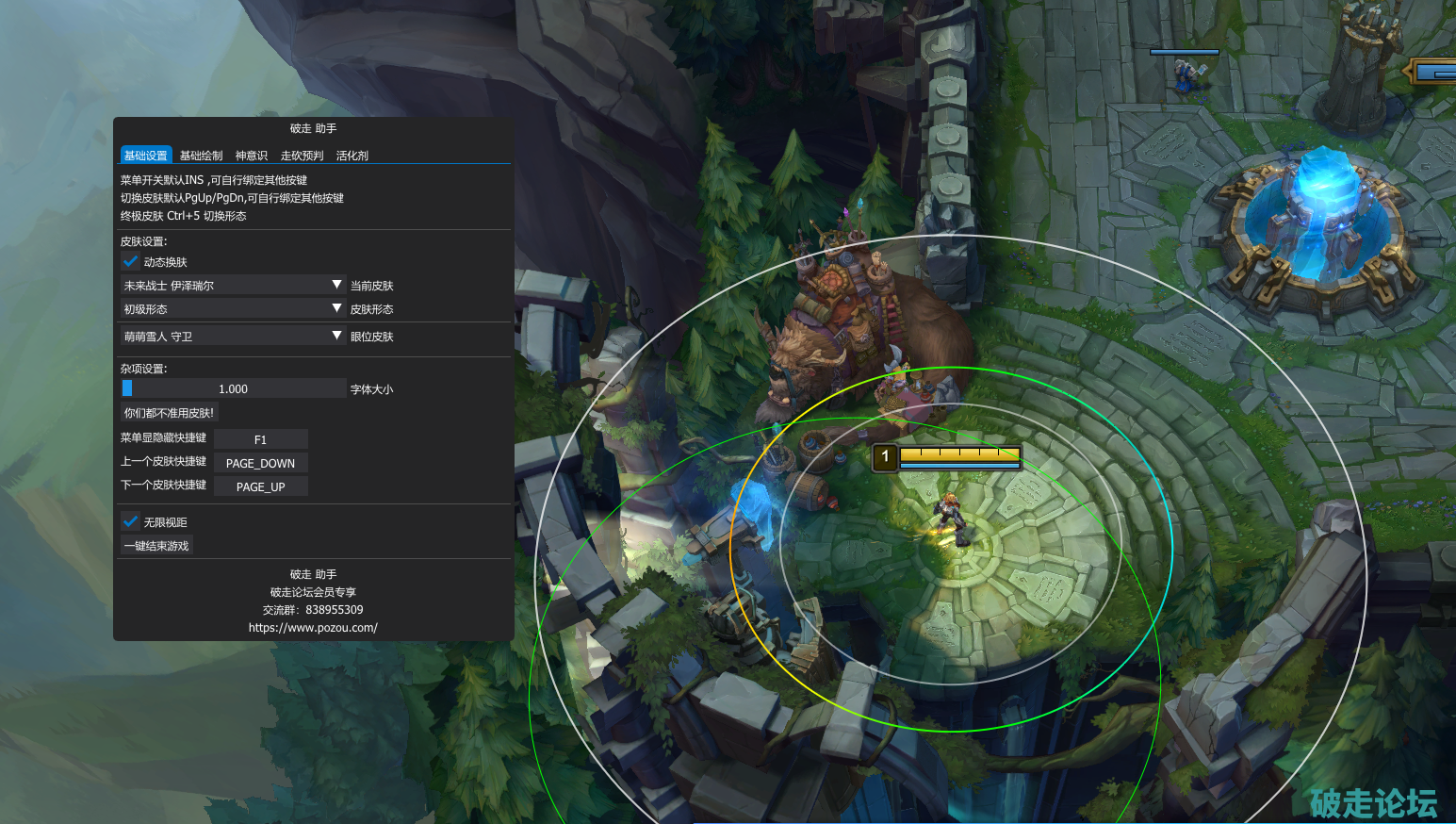Click the 字体大小 slider bar

coord(234,388)
